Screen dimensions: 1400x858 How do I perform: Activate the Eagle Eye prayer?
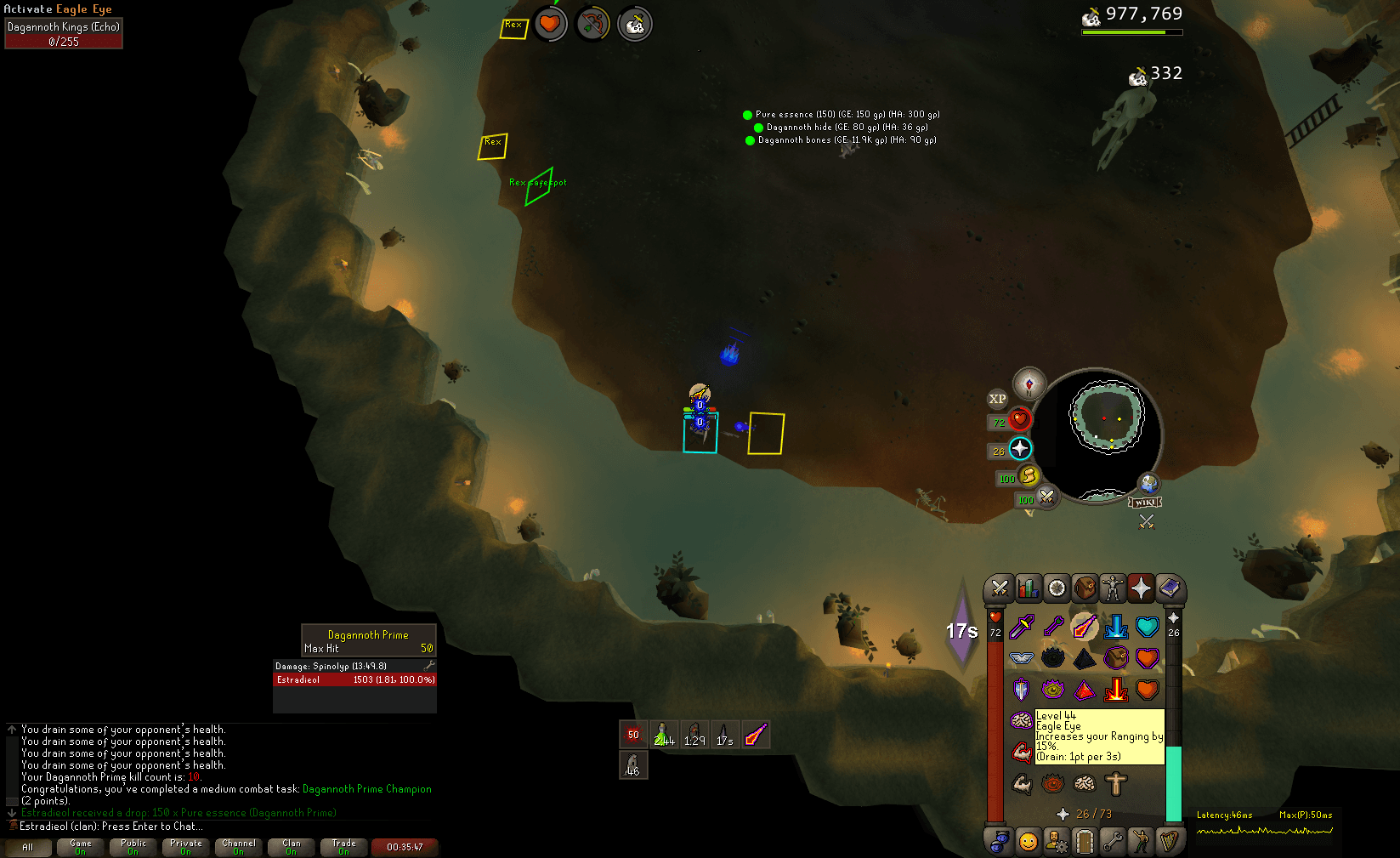coord(1084,628)
